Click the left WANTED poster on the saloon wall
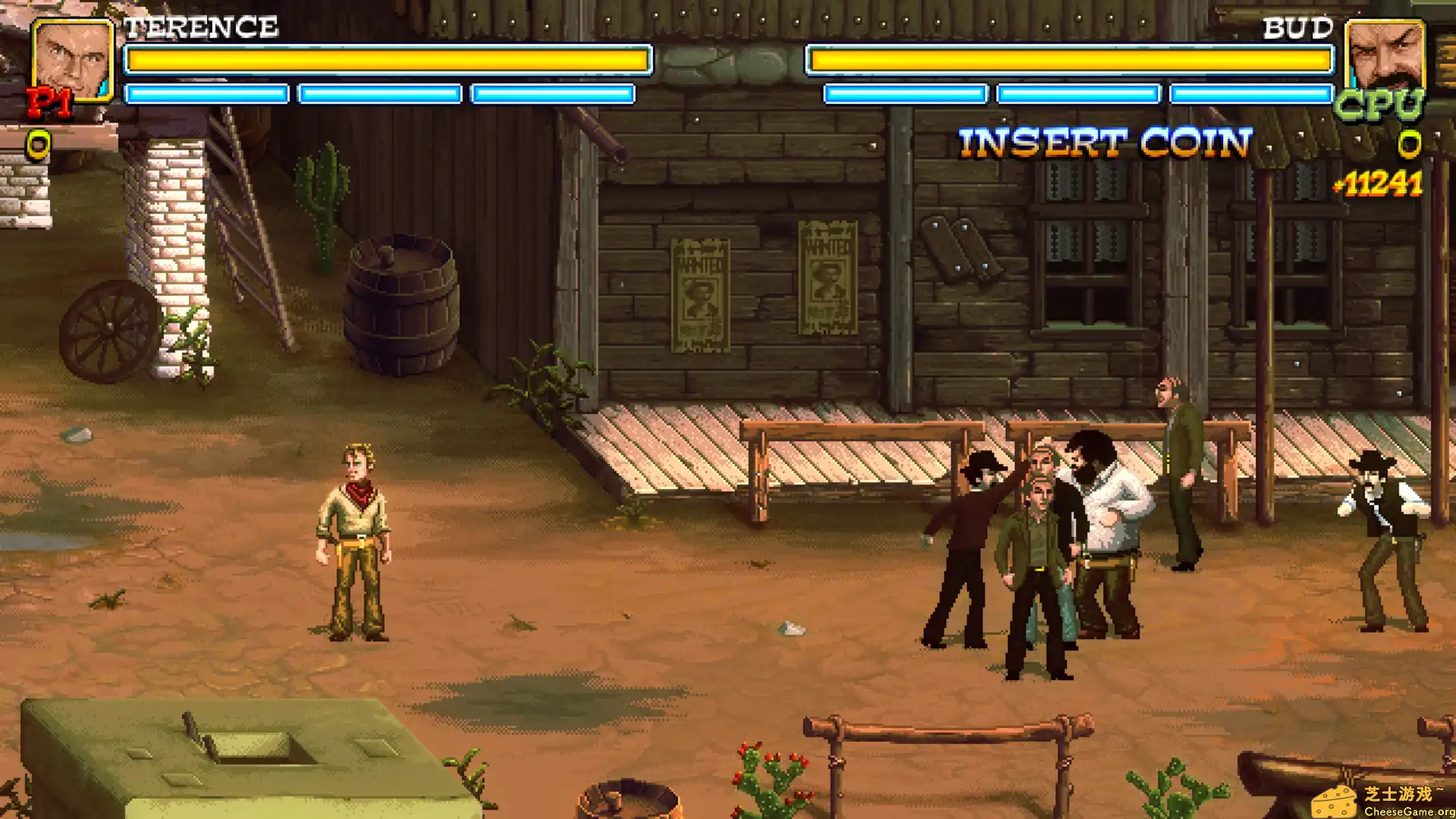The width and height of the screenshot is (1456, 819). click(x=701, y=296)
